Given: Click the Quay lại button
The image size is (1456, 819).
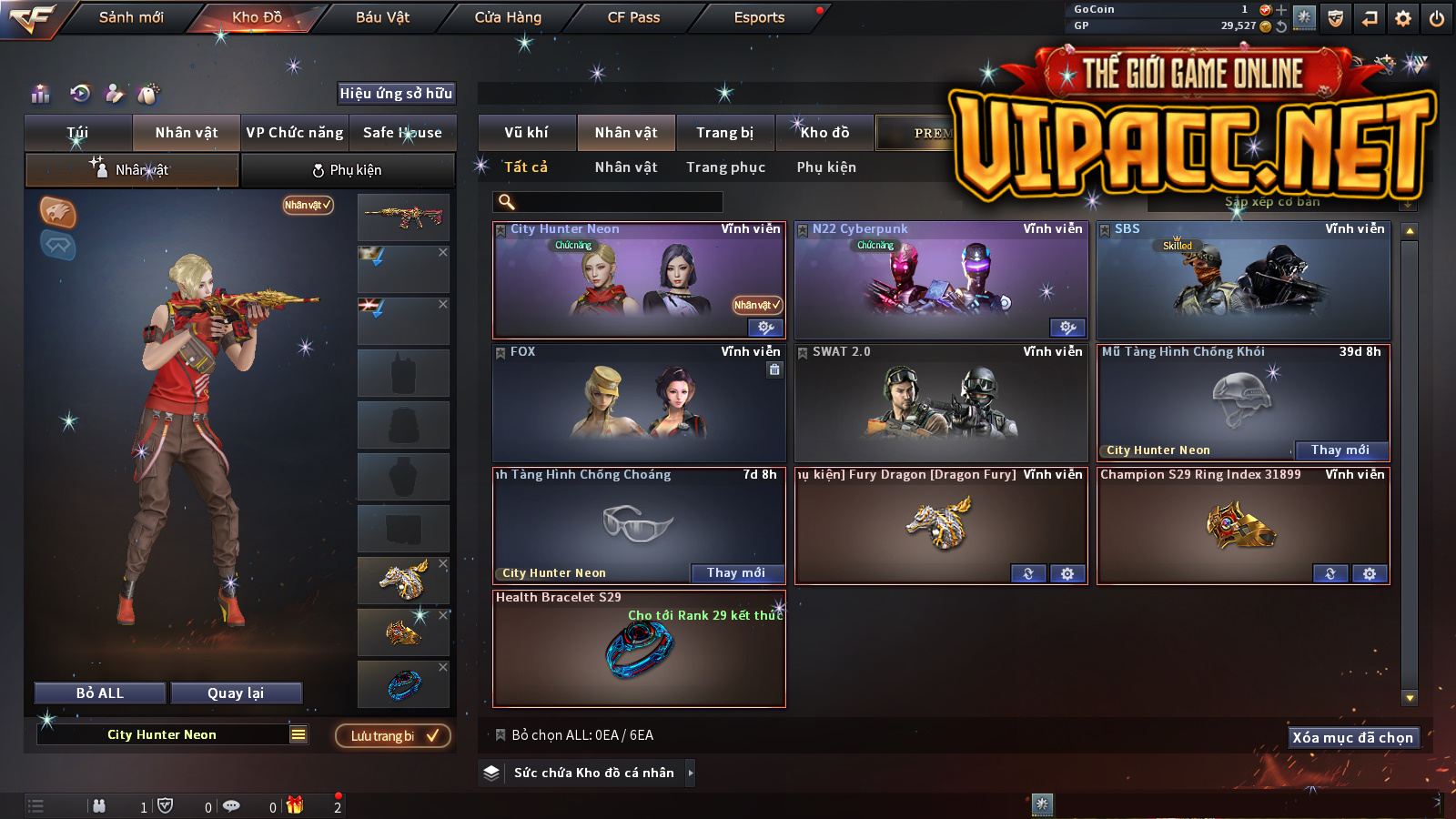Looking at the screenshot, I should [x=236, y=693].
